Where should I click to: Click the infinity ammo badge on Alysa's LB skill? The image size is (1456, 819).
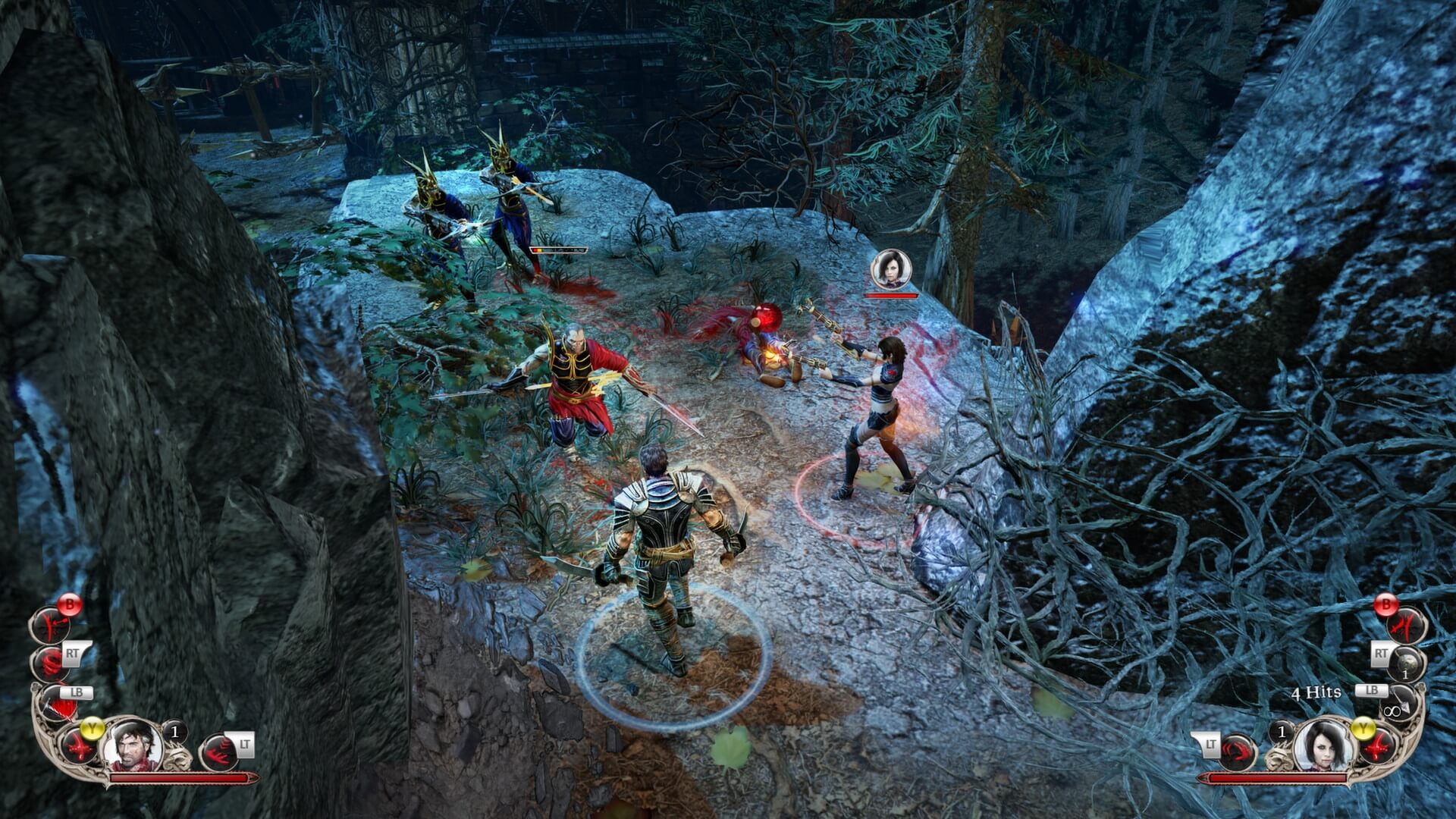tap(1392, 711)
